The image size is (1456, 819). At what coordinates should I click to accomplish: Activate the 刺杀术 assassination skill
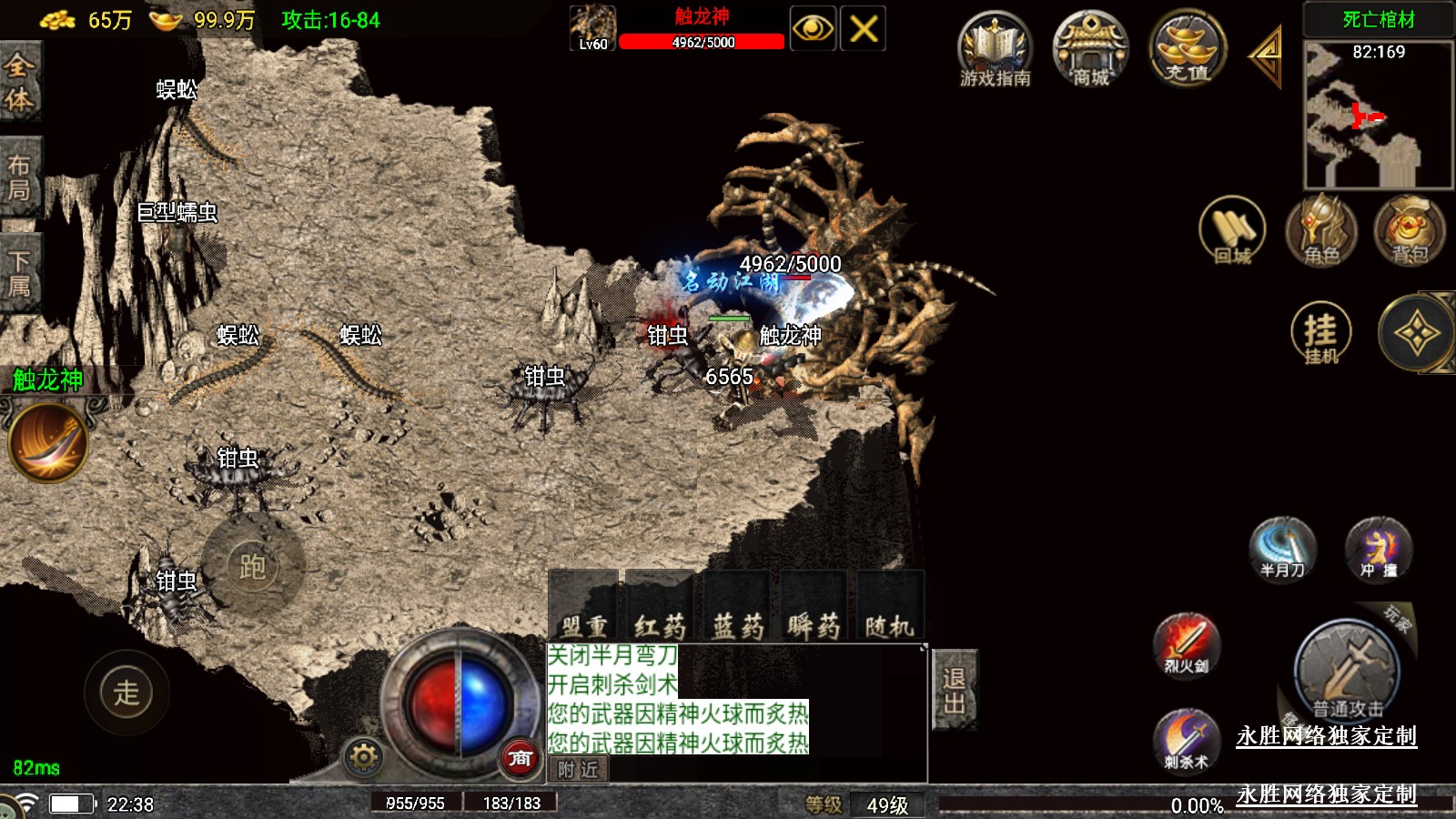(1186, 739)
